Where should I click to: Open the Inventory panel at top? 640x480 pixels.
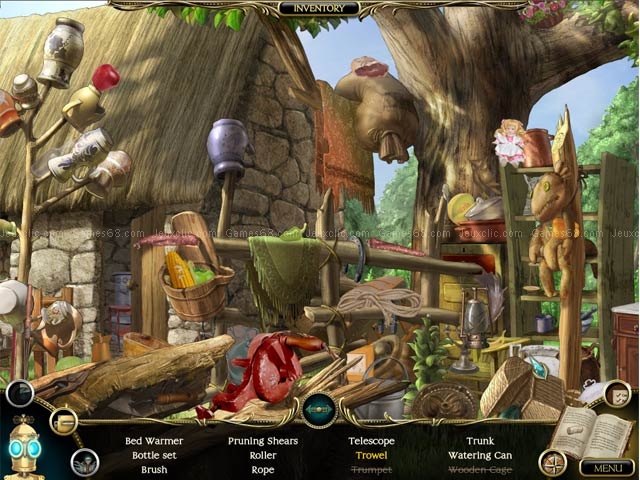[x=319, y=8]
